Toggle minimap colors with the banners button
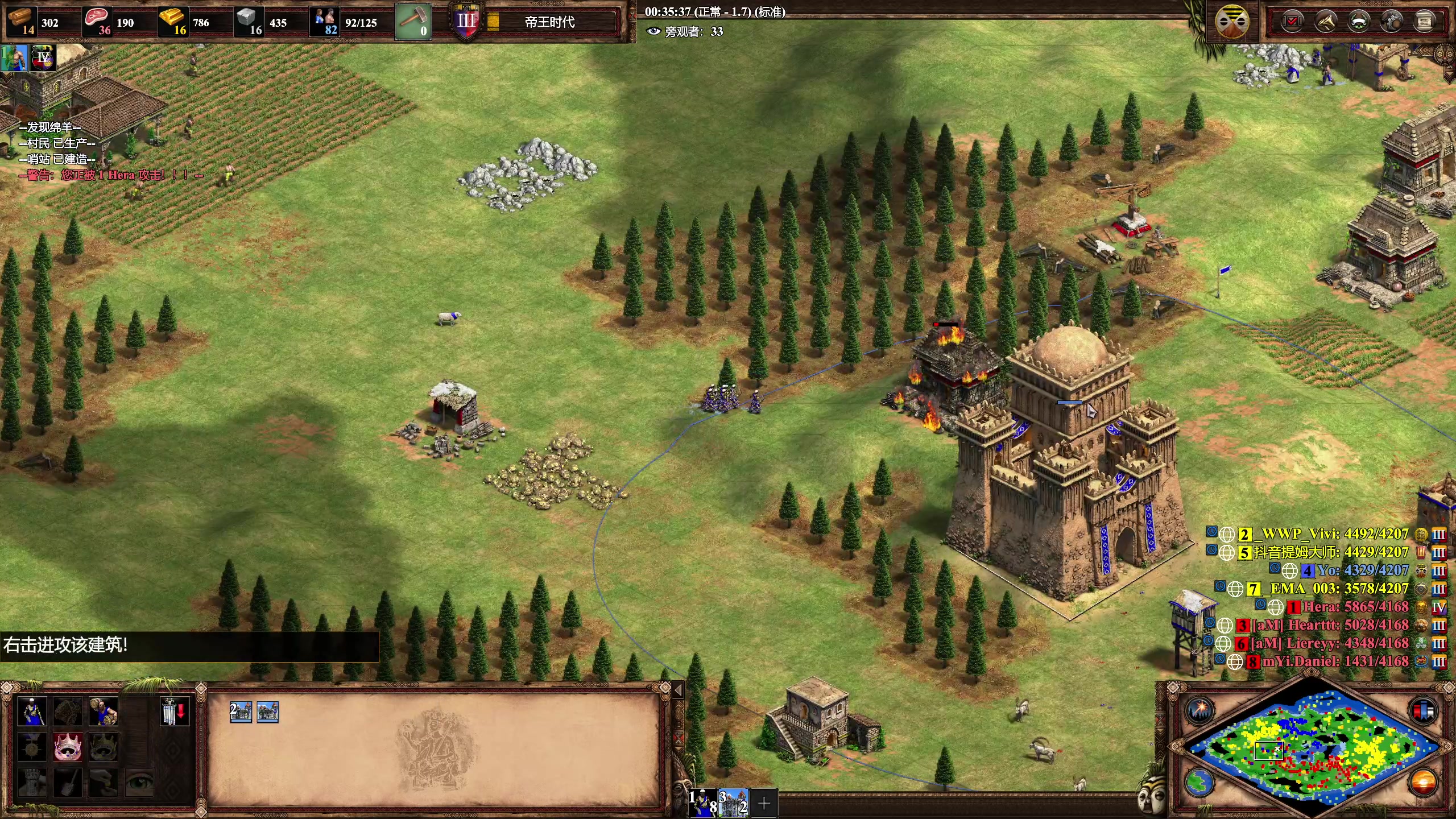 pos(1424,711)
